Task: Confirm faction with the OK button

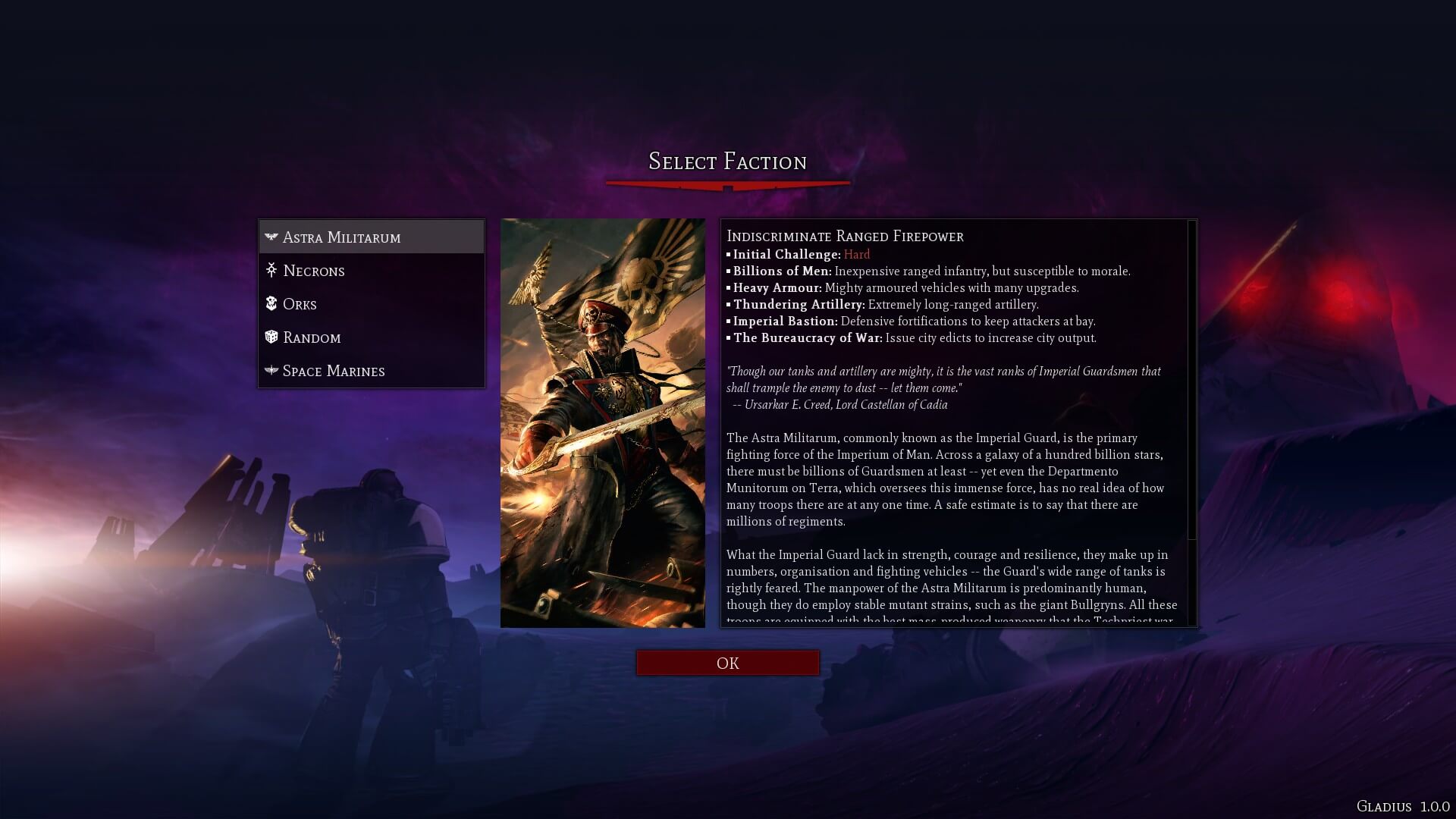Action: tap(727, 663)
